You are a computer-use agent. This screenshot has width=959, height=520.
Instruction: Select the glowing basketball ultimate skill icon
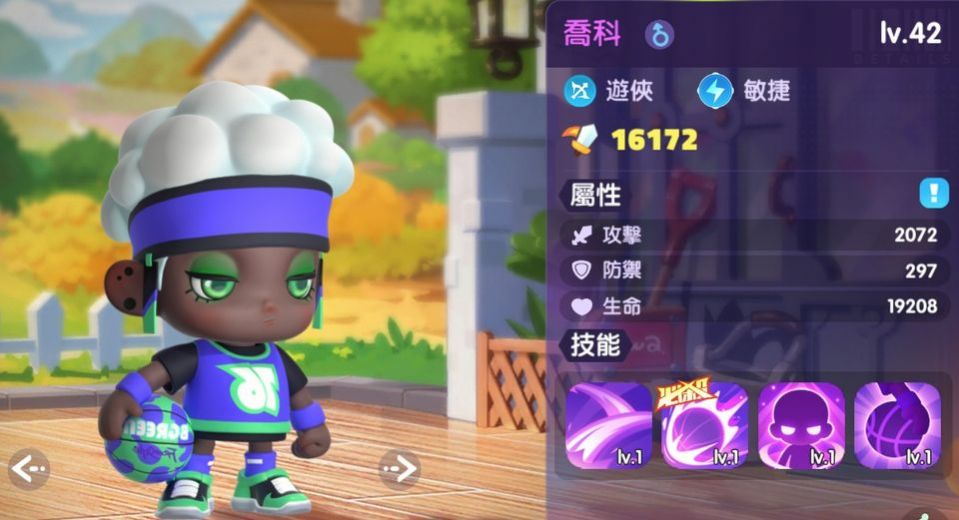(705, 426)
